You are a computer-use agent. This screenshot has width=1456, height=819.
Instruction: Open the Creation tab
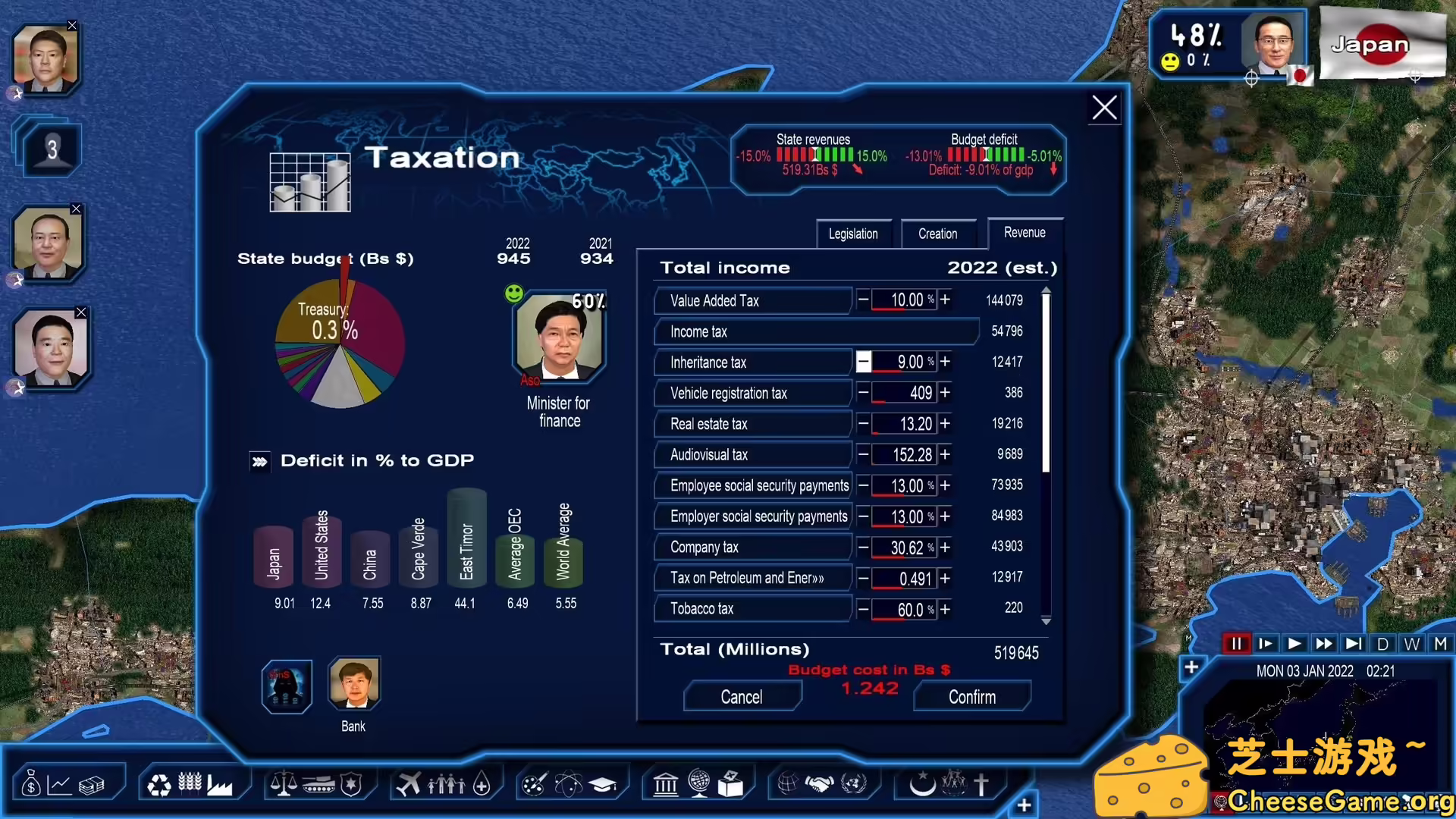939,234
